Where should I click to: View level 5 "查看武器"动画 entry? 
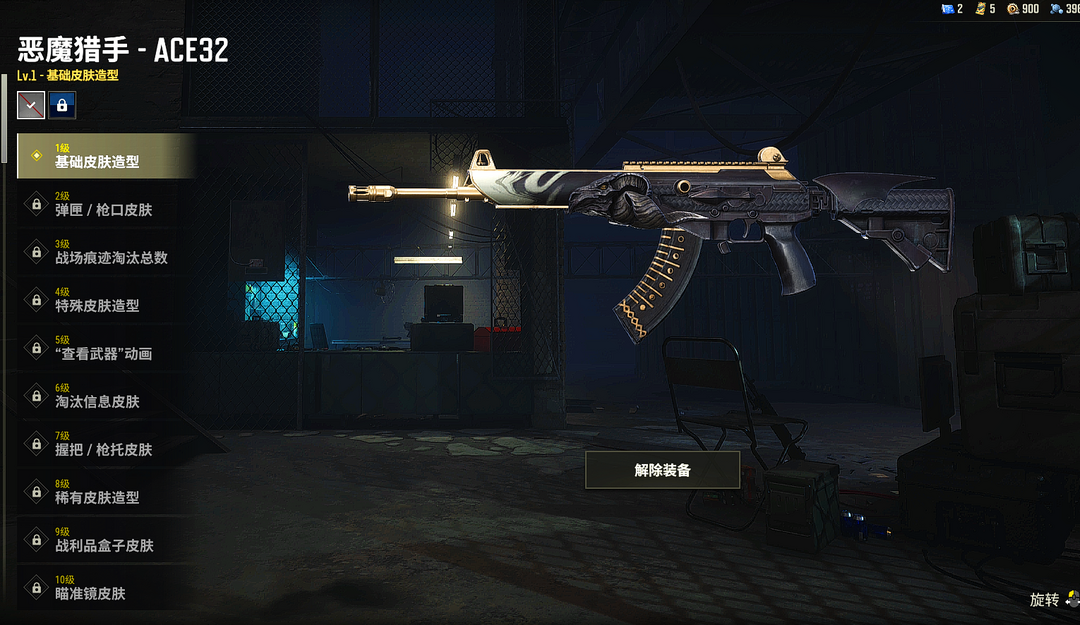(x=105, y=348)
